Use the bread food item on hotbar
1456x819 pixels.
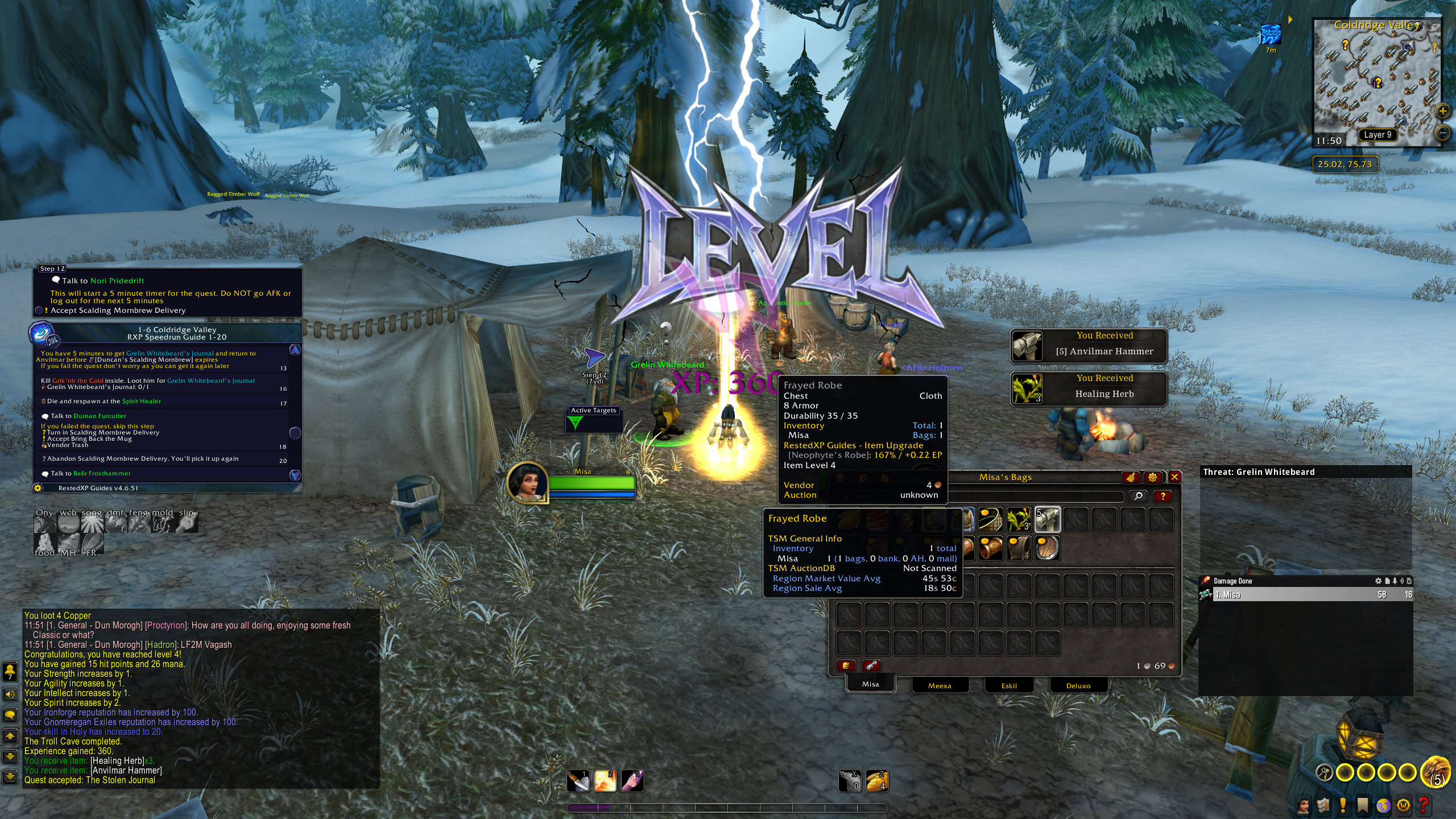(x=877, y=781)
